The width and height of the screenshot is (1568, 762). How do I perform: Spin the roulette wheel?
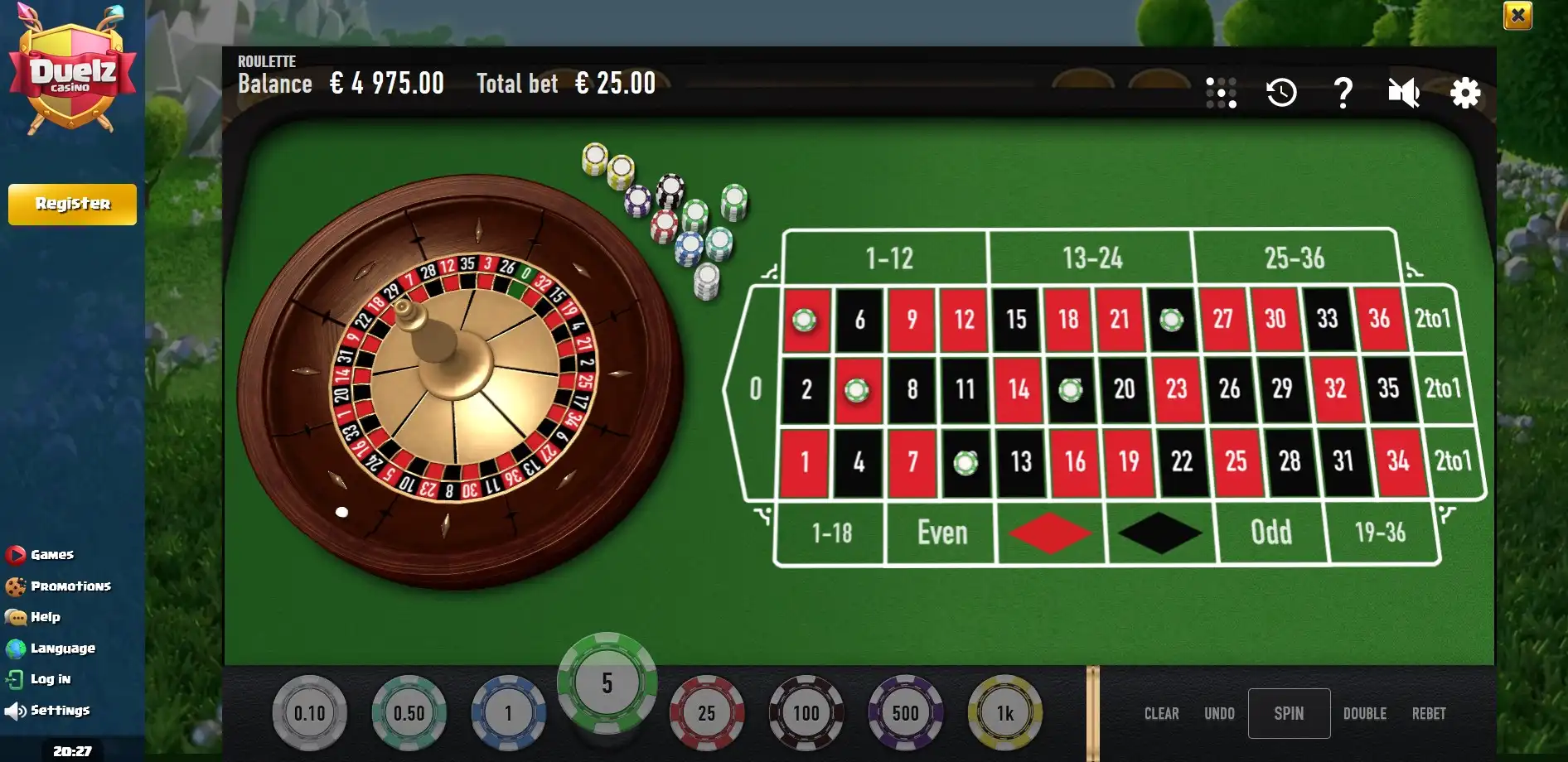(x=1289, y=713)
